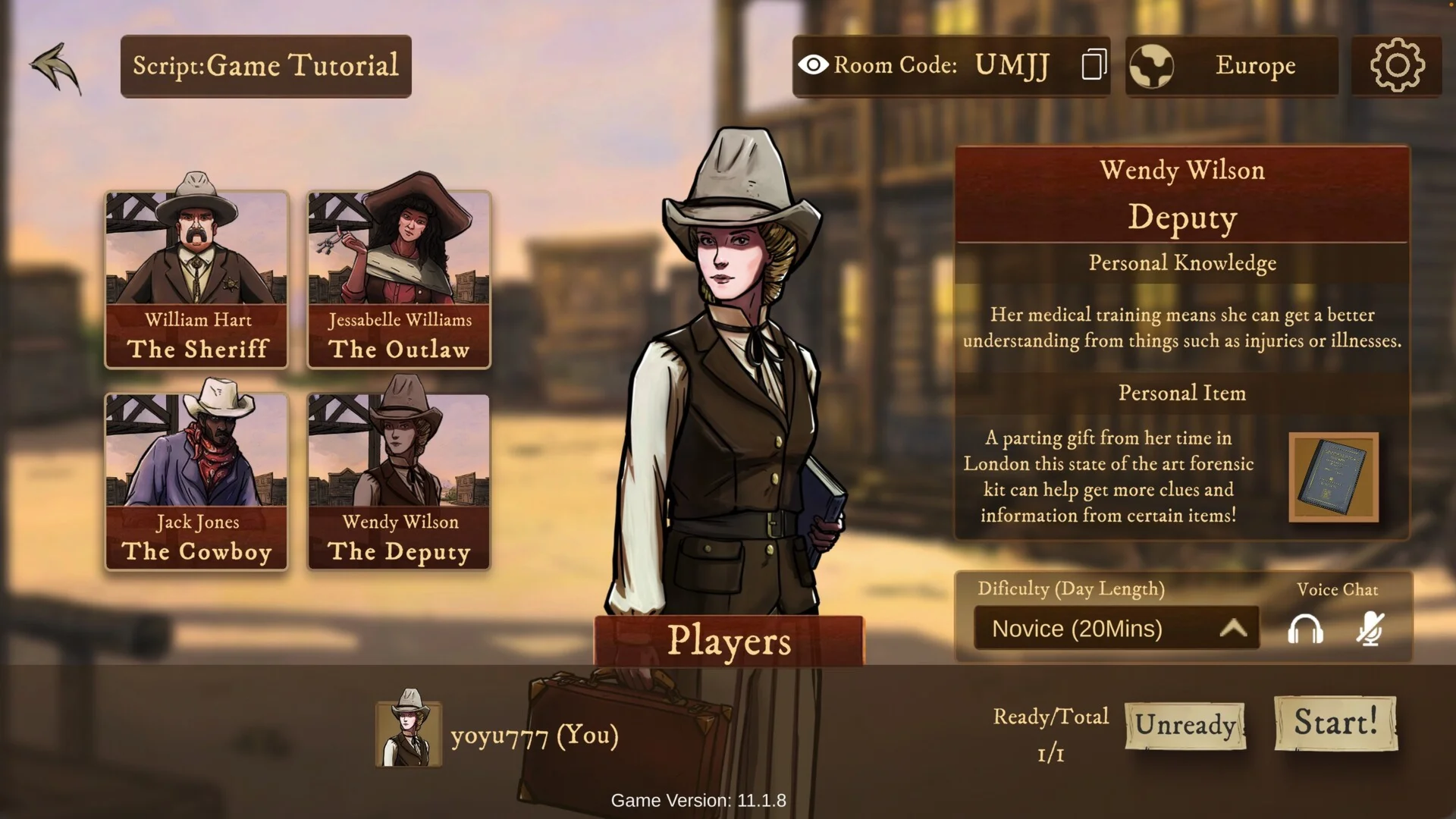This screenshot has height=819, width=1456.
Task: Toggle room code visibility eye icon
Action: coord(813,65)
